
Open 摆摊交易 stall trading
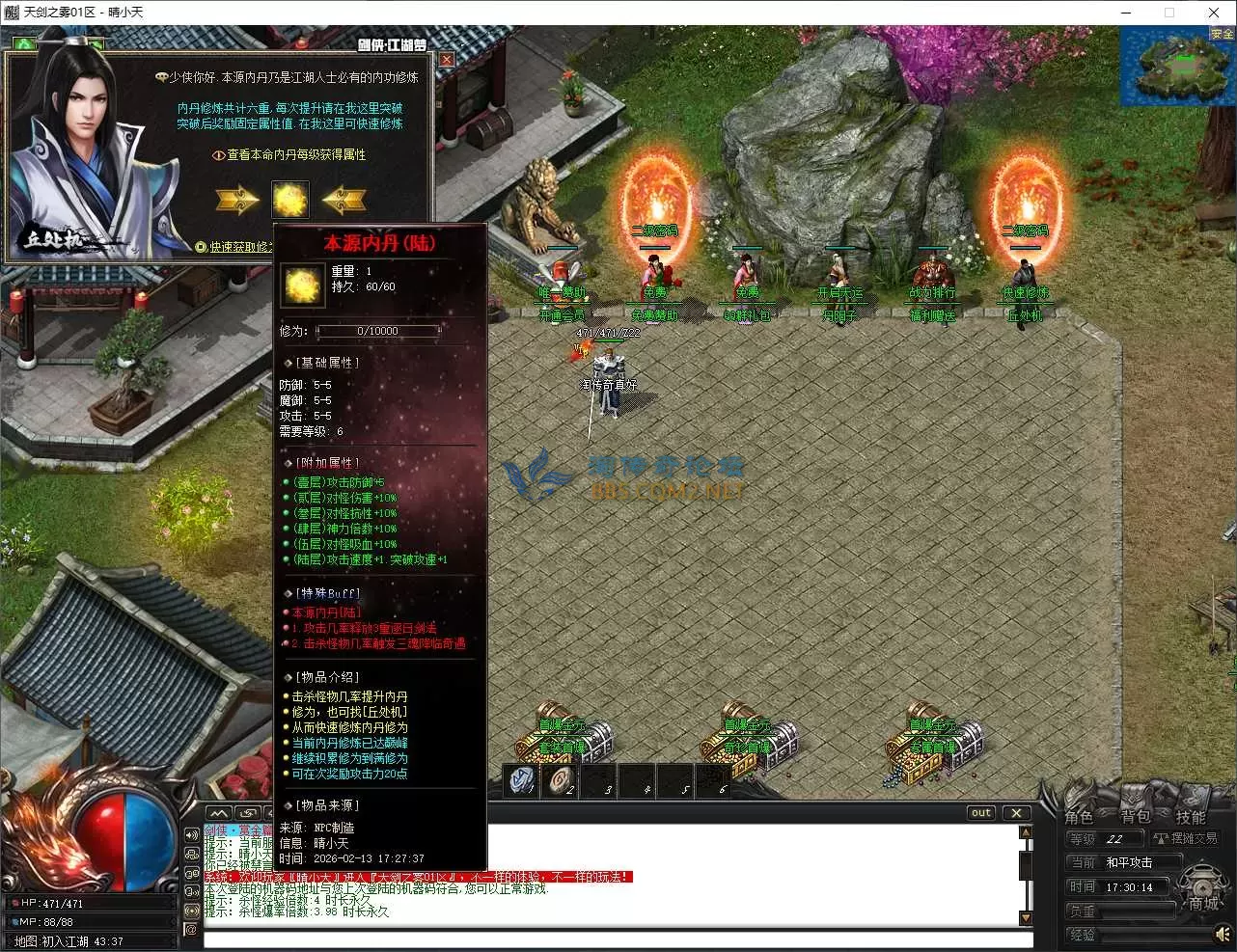[x=1187, y=839]
